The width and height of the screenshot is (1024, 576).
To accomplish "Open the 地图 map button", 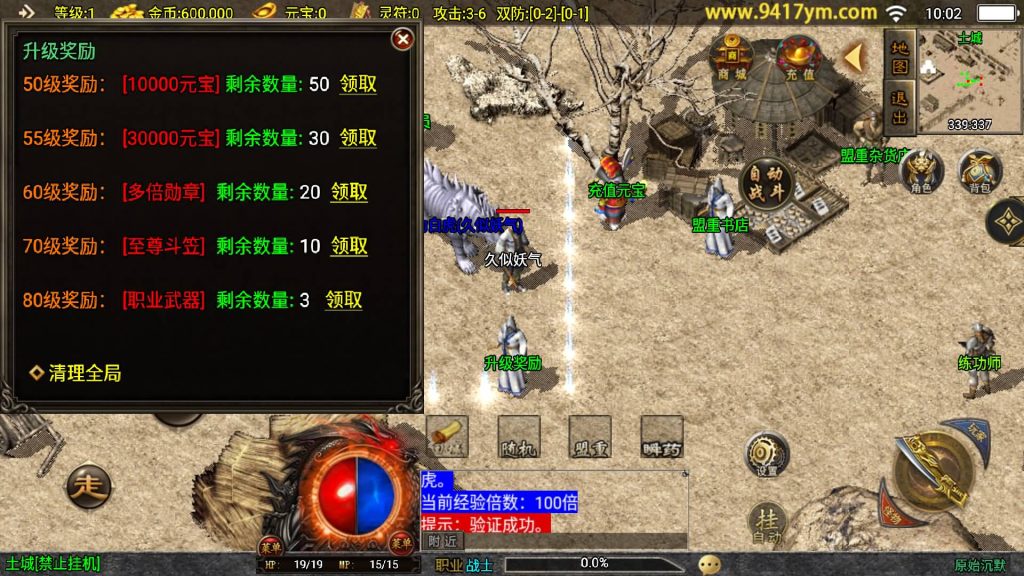I will 899,57.
